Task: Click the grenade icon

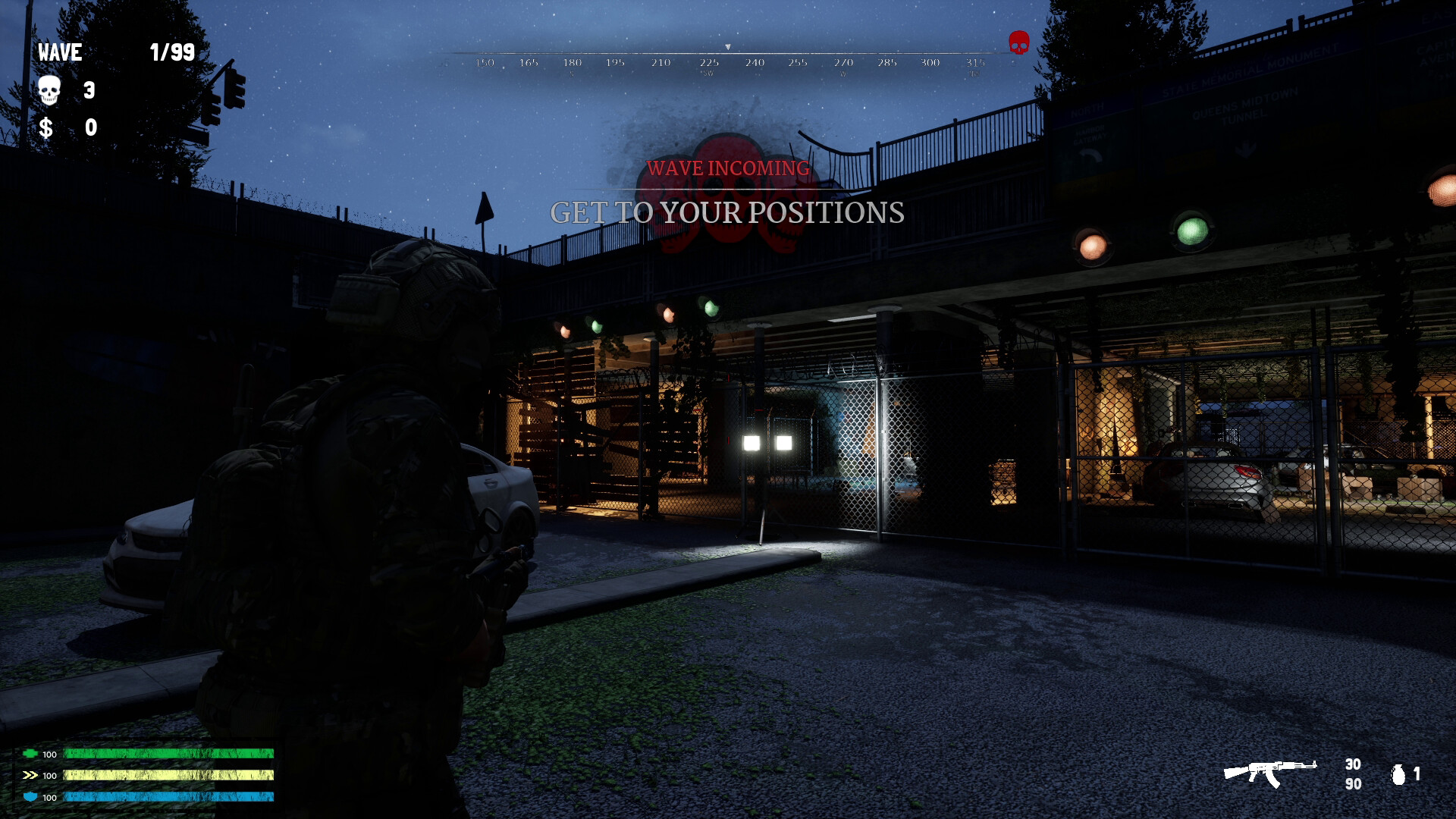Action: tap(1398, 773)
